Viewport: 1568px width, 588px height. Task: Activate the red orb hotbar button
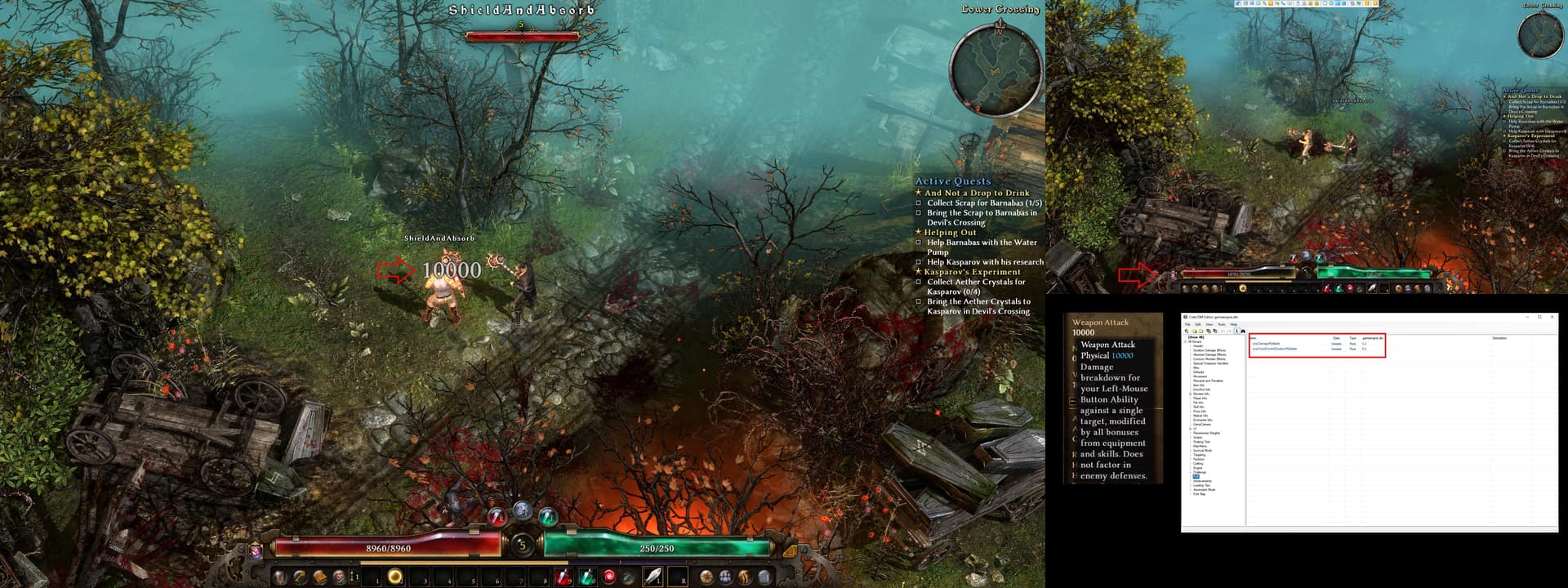click(x=609, y=577)
